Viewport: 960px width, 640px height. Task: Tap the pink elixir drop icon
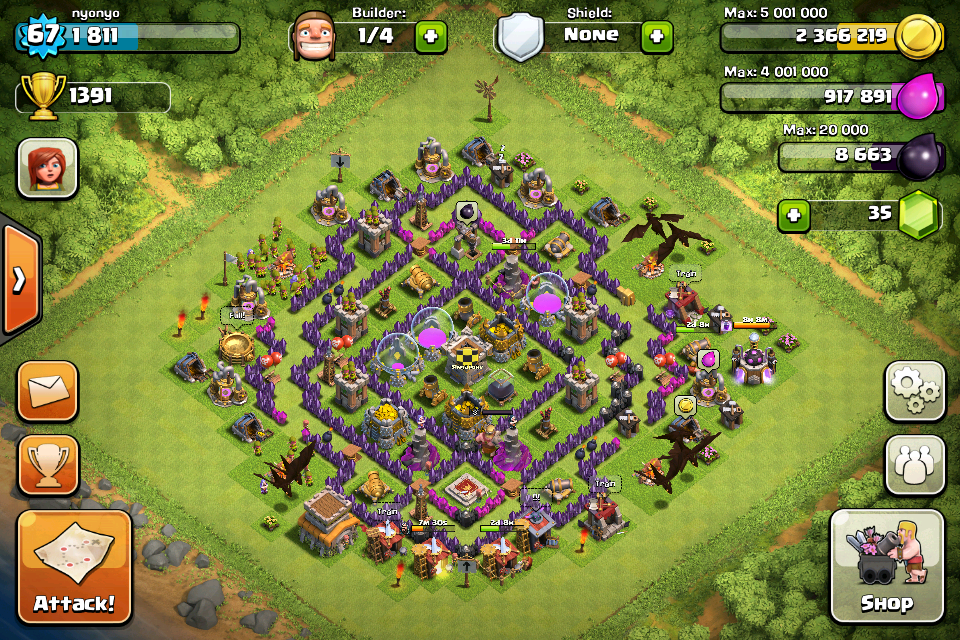point(917,98)
